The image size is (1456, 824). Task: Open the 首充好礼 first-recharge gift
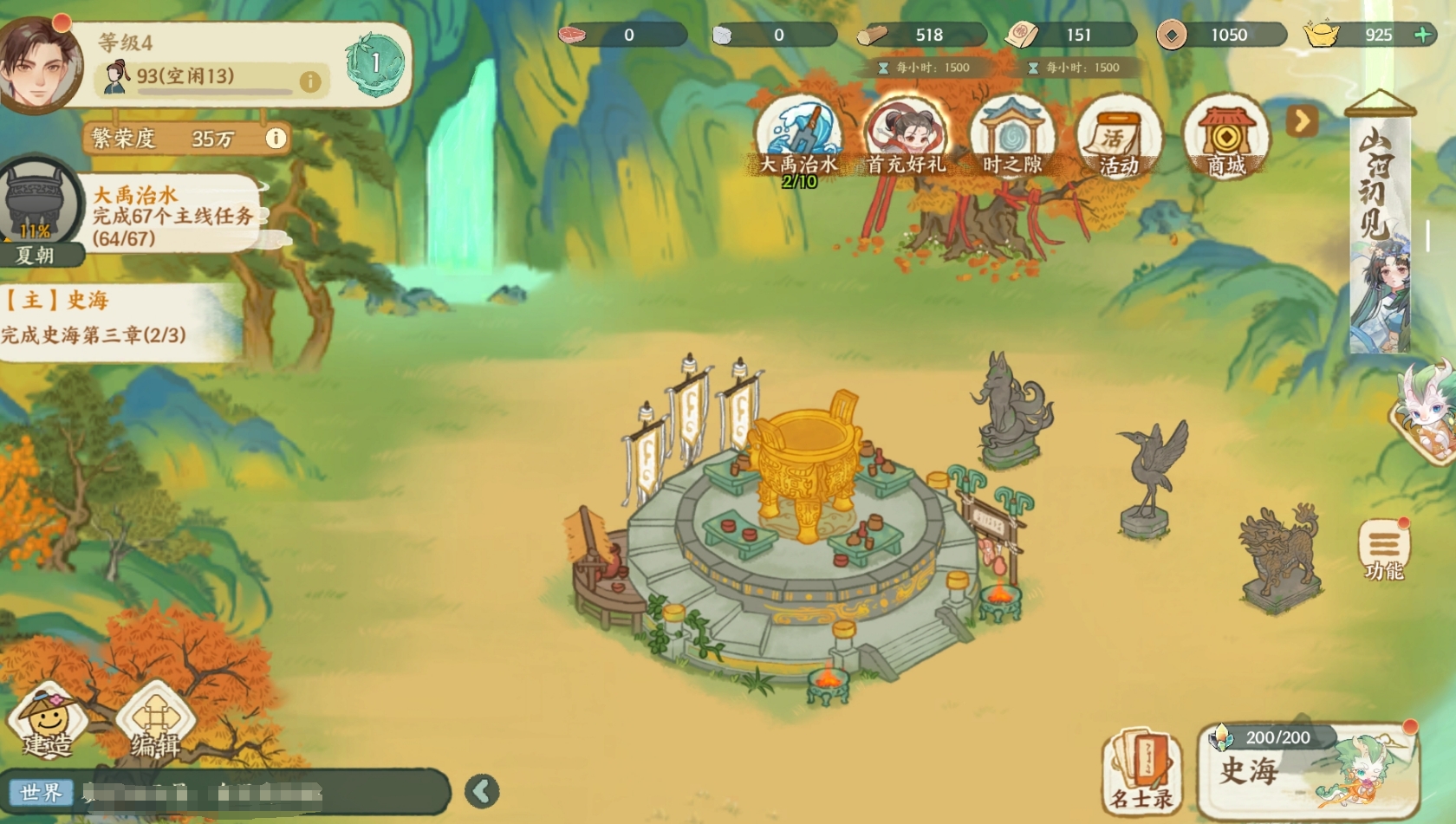click(906, 139)
